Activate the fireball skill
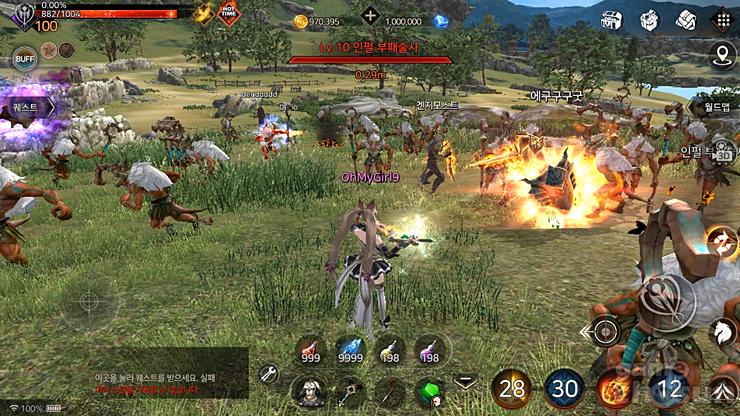 [x=611, y=388]
